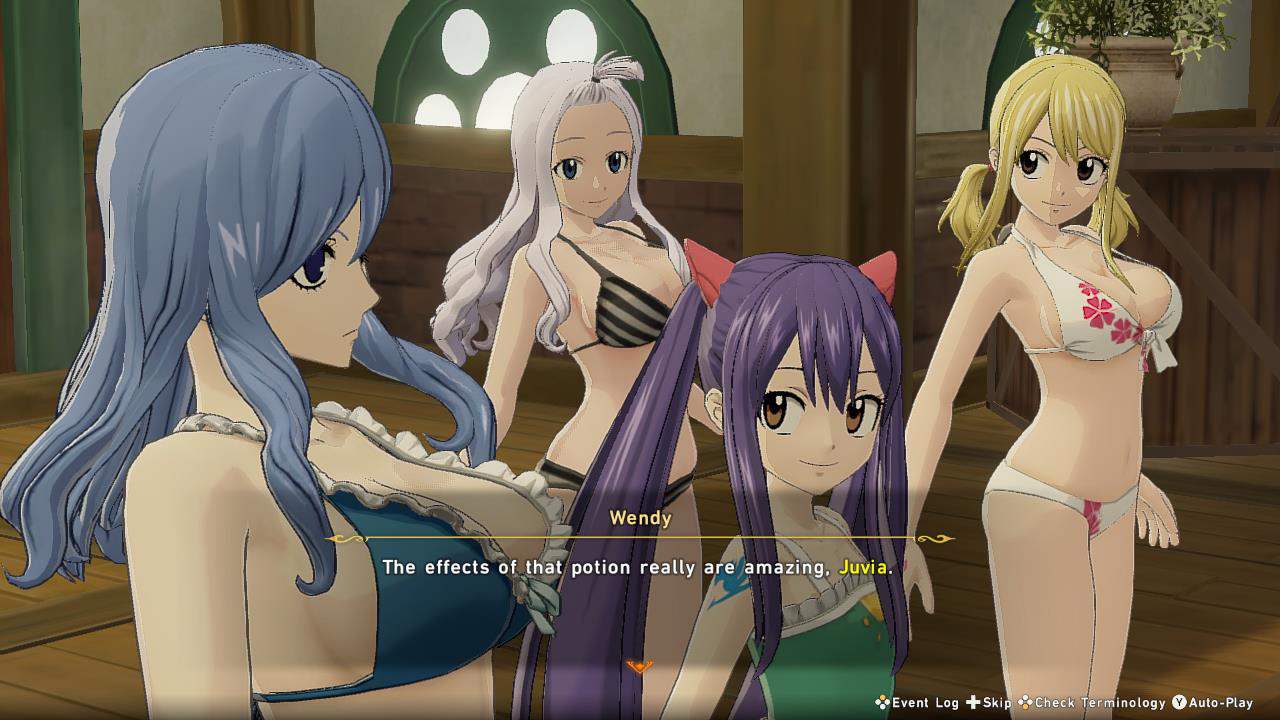1280x720 pixels.
Task: Click the Wendy speaker nameplate
Action: pos(640,515)
